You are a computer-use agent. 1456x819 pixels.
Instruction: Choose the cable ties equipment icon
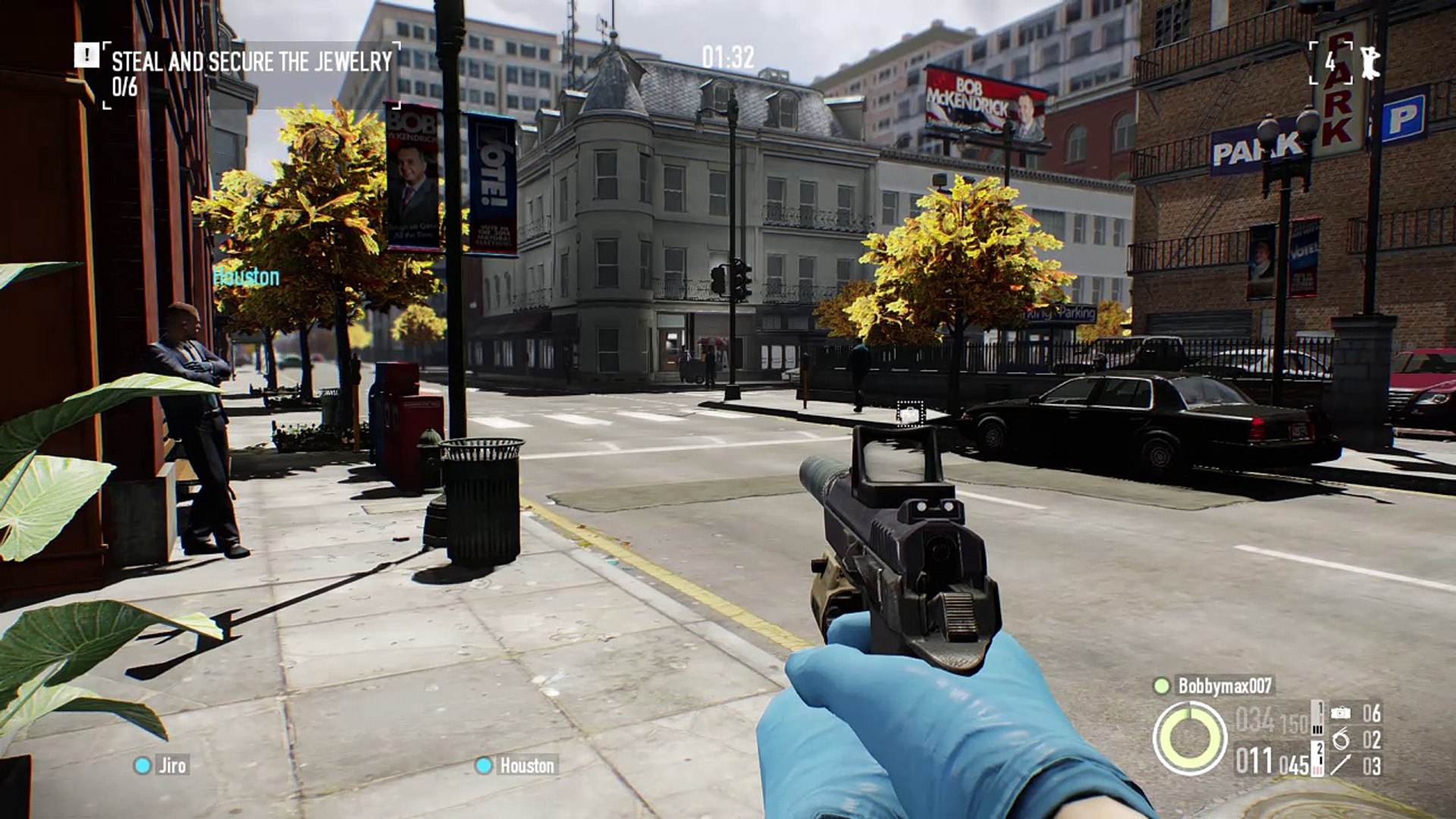1341,739
